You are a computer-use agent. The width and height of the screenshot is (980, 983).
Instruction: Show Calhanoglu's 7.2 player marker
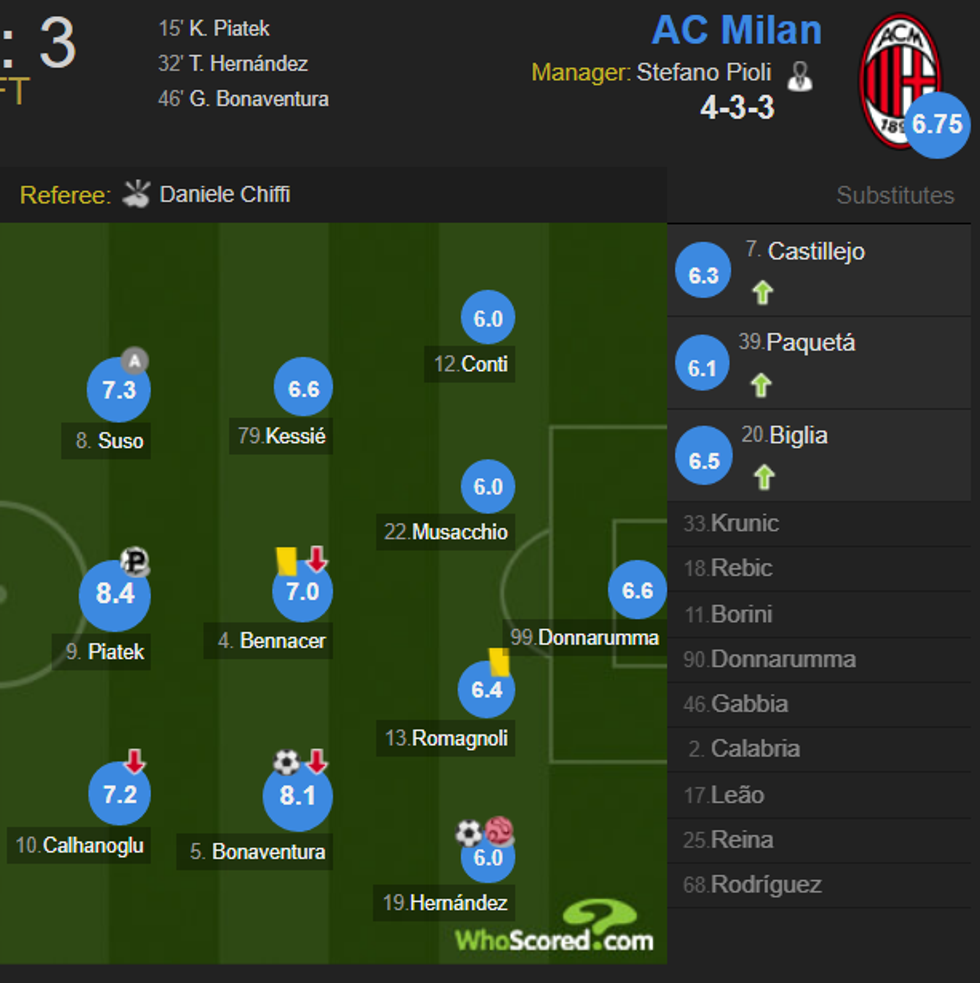pyautogui.click(x=120, y=795)
